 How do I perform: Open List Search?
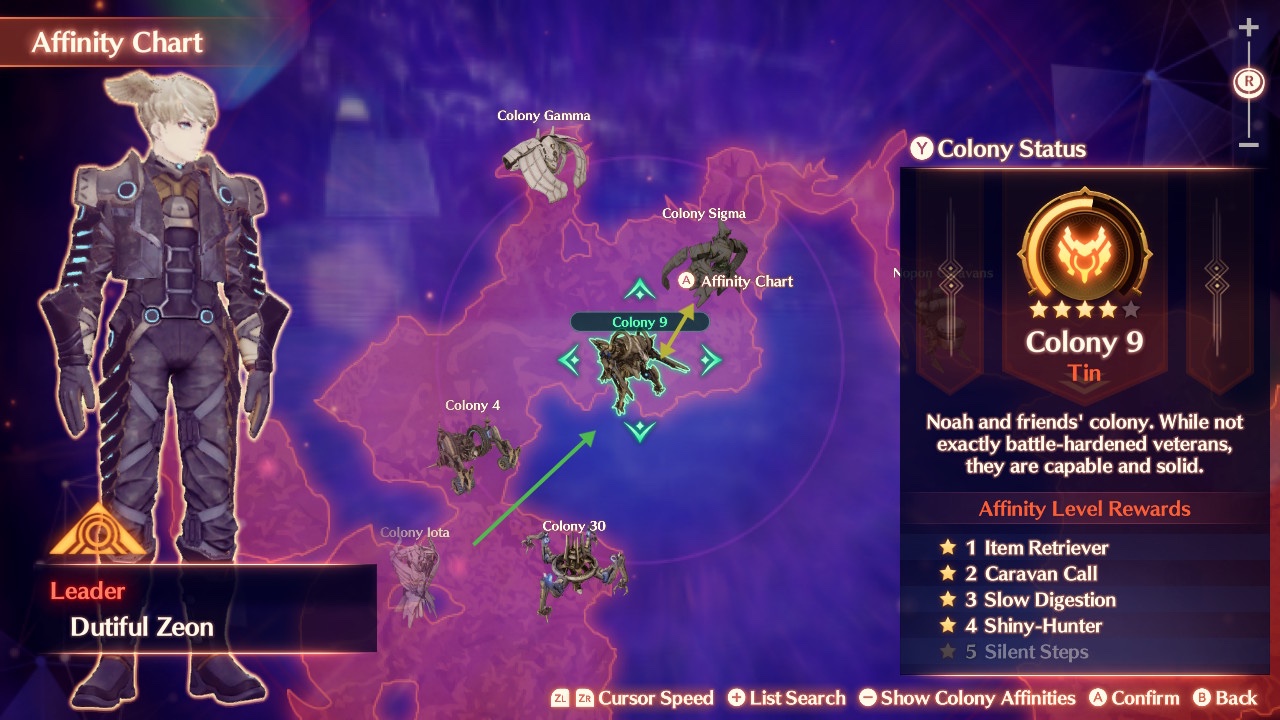tap(787, 698)
